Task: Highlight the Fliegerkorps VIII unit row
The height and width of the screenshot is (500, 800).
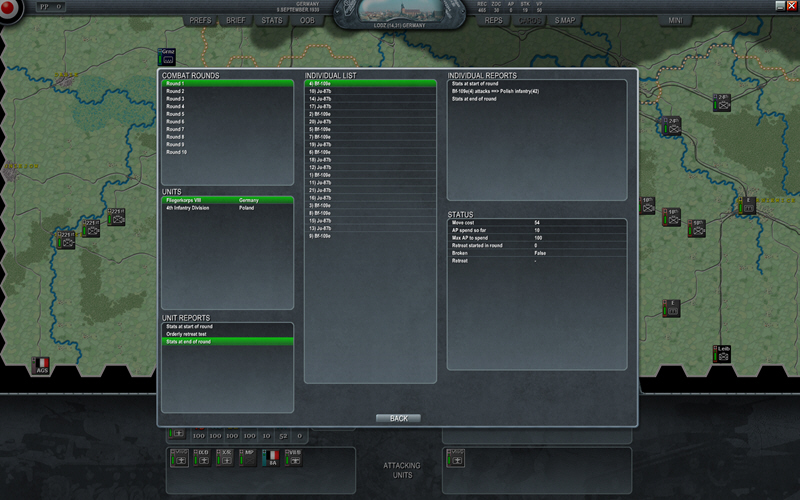Action: click(x=190, y=200)
